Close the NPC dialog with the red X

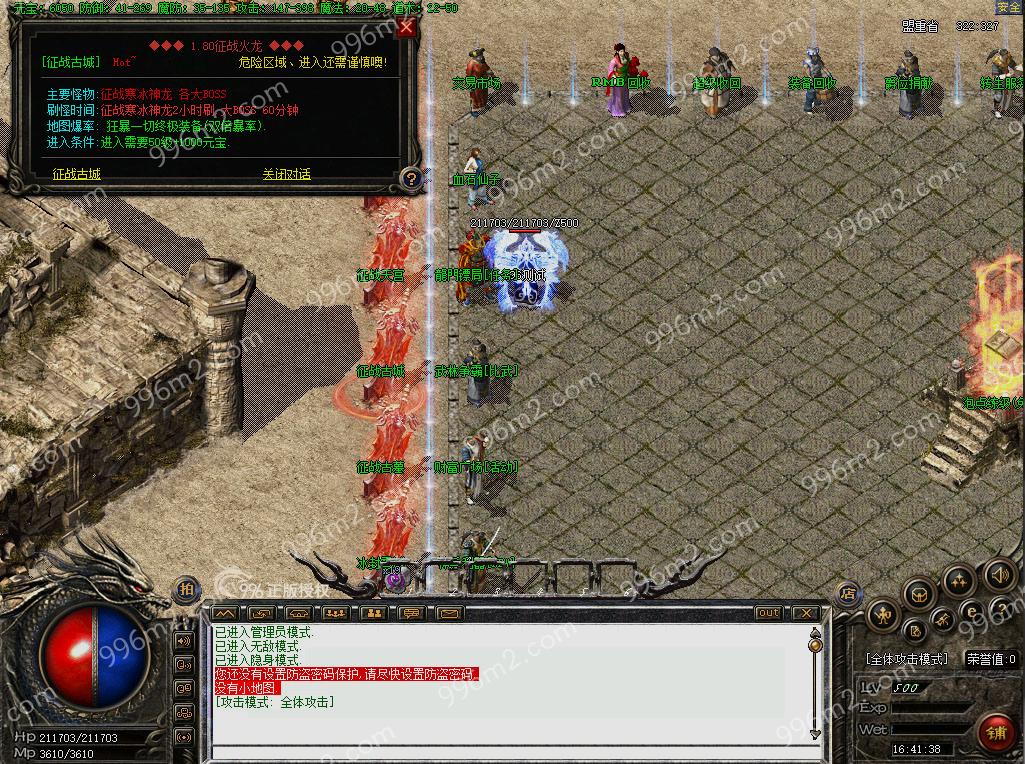[x=406, y=28]
